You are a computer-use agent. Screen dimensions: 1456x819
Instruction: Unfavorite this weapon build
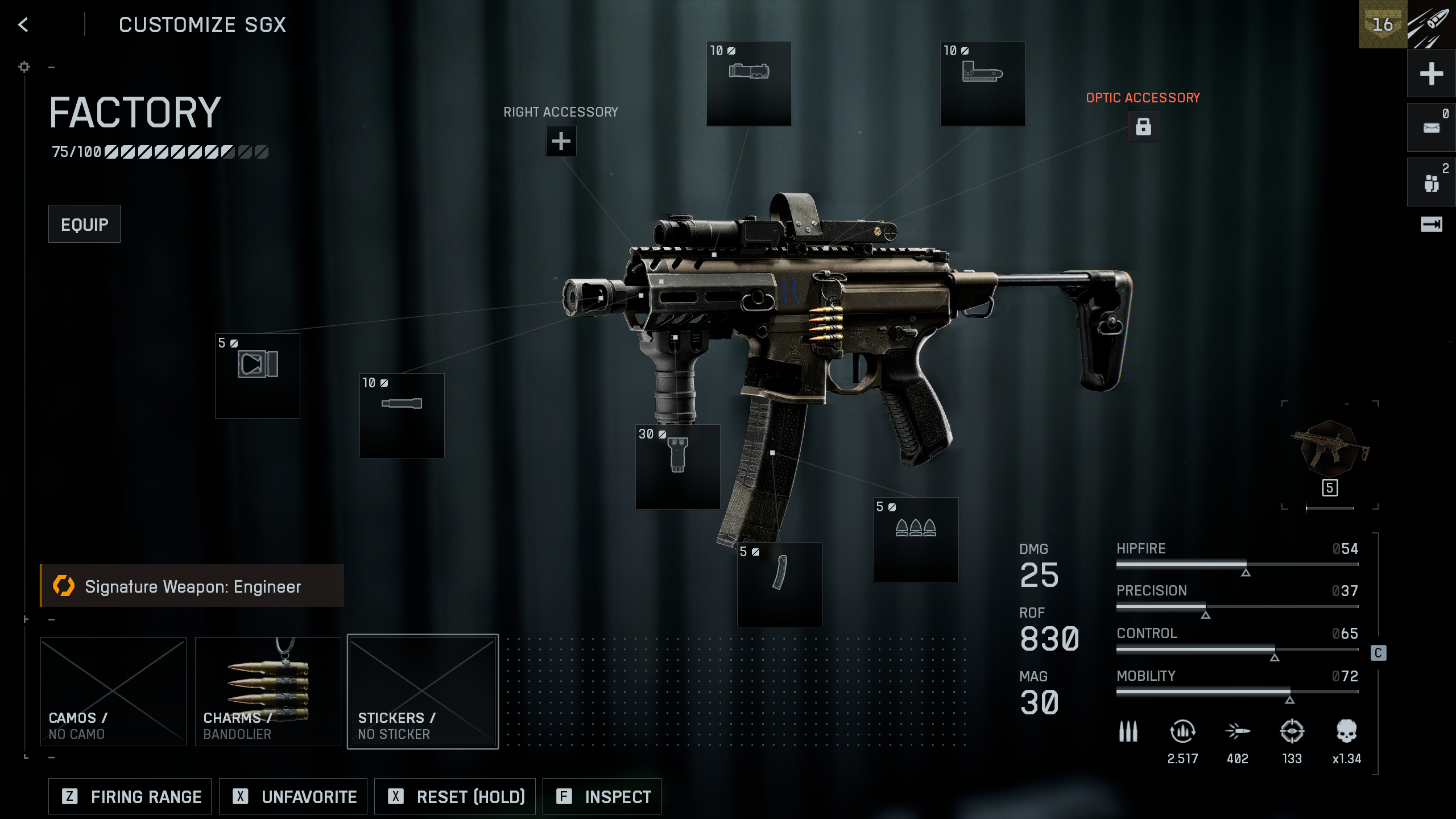[293, 796]
